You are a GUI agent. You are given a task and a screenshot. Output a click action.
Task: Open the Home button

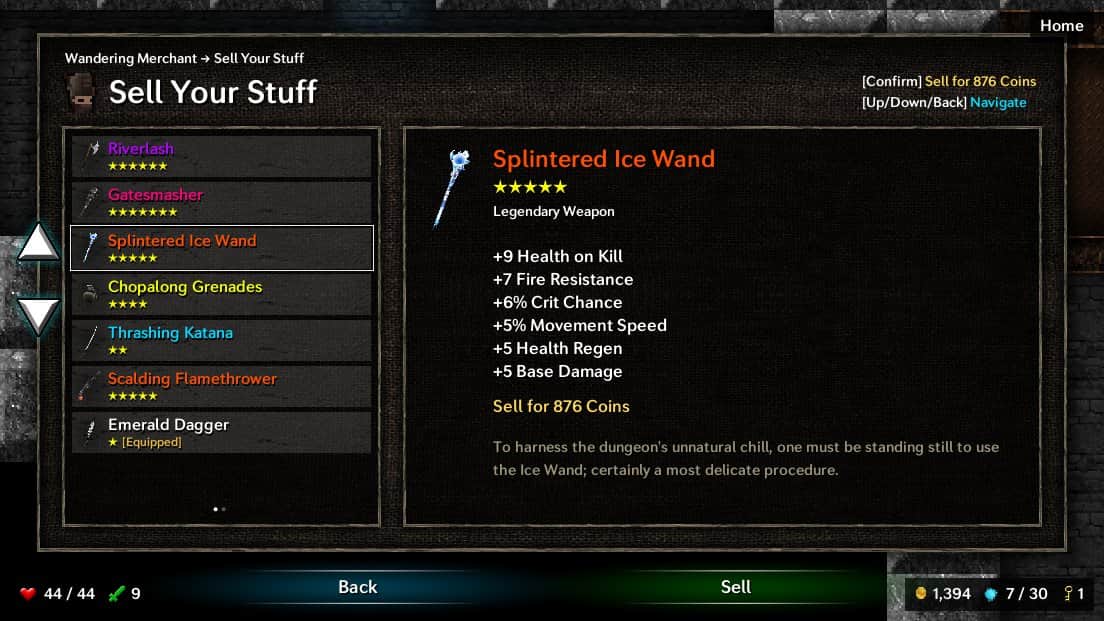[x=1061, y=26]
